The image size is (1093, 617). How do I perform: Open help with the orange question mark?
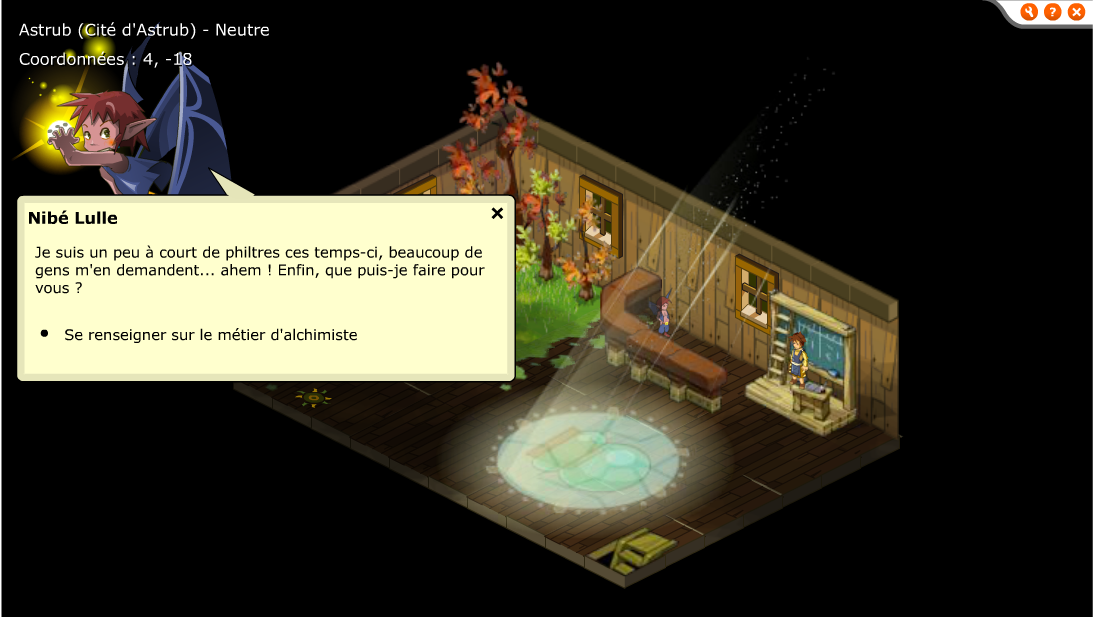tap(1052, 12)
